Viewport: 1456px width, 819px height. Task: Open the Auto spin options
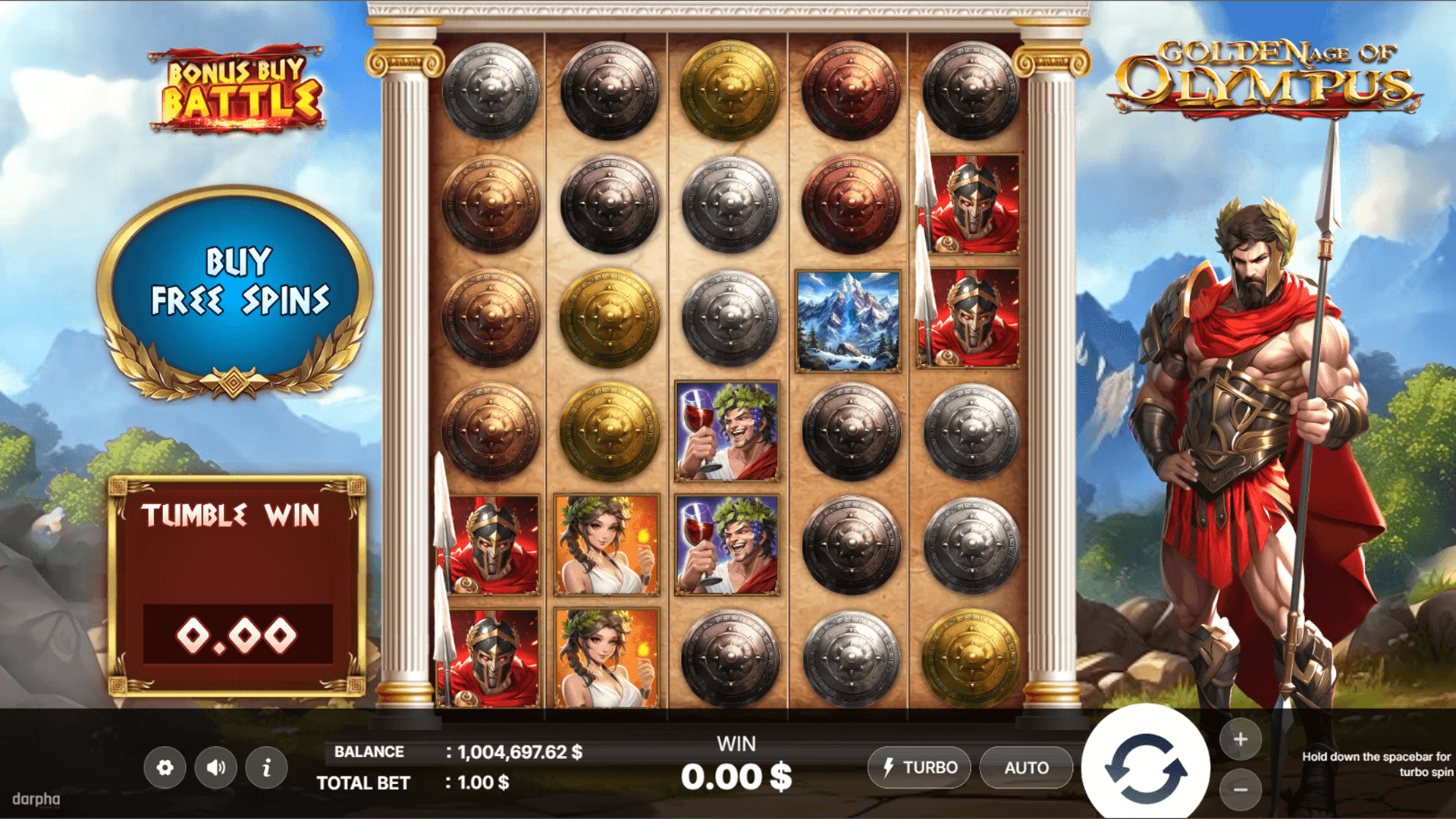pyautogui.click(x=1026, y=767)
